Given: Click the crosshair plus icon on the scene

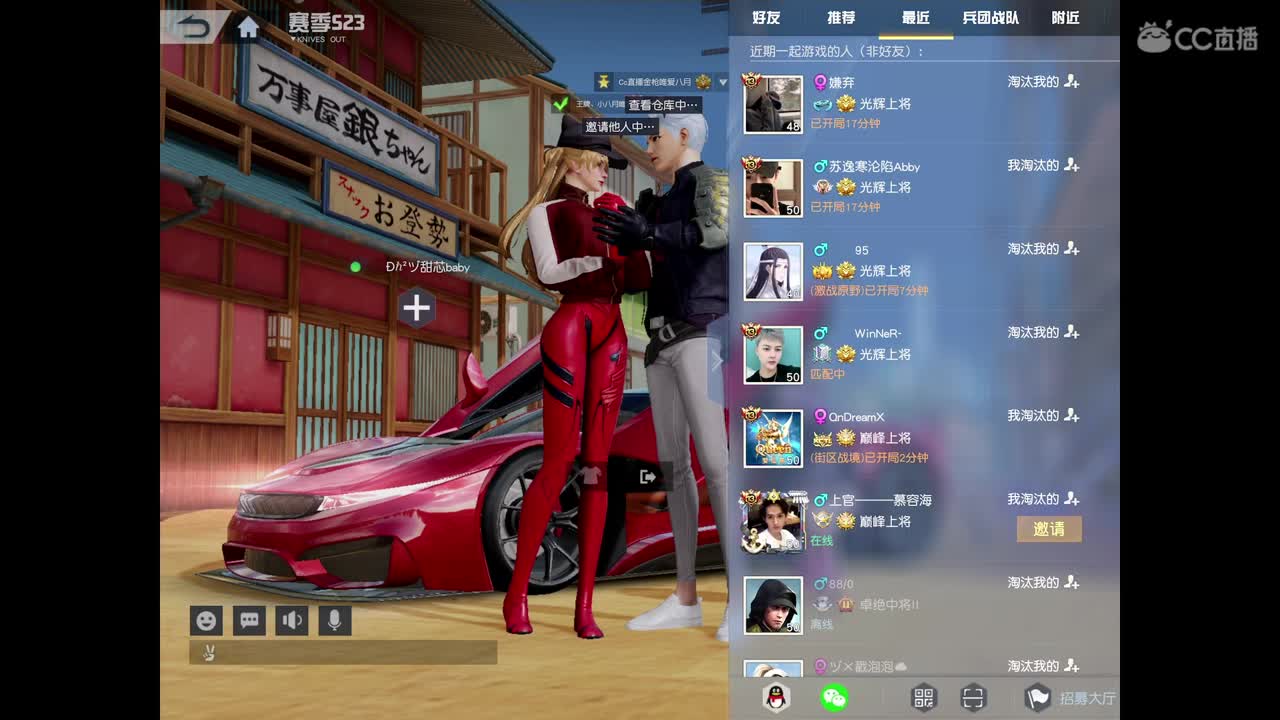Looking at the screenshot, I should coord(416,309).
